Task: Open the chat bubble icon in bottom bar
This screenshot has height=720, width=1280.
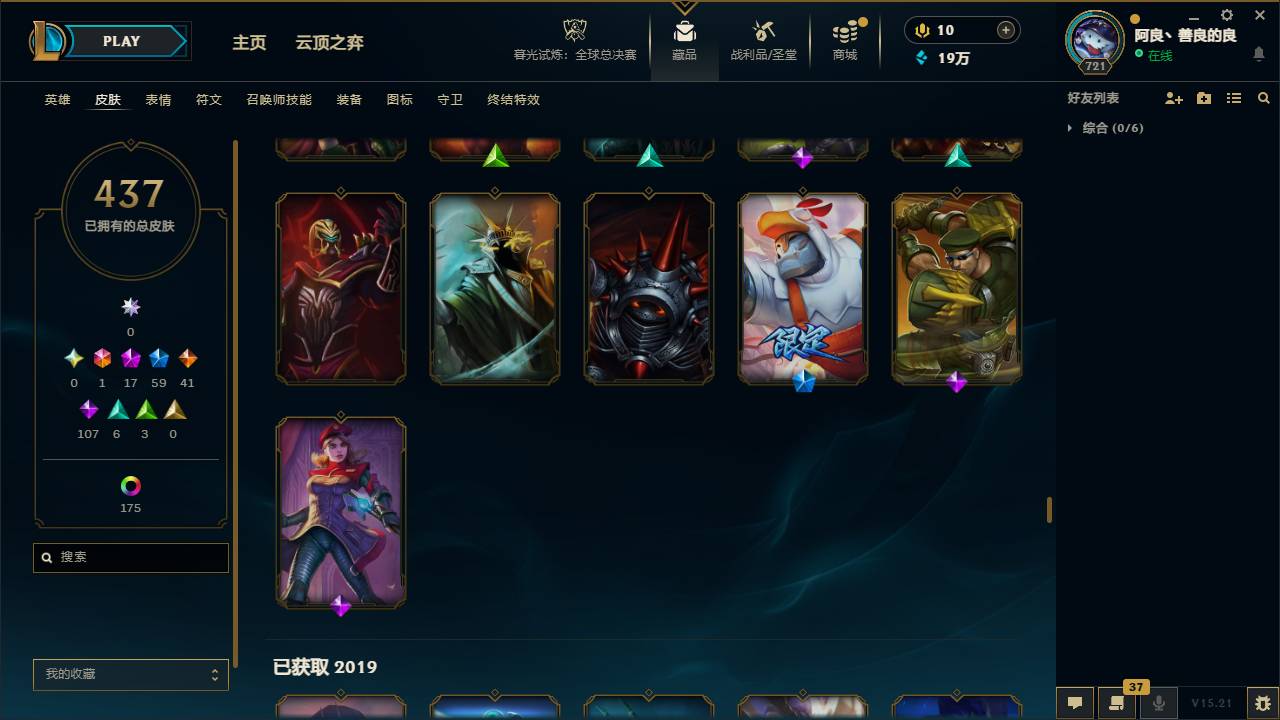Action: coord(1074,702)
